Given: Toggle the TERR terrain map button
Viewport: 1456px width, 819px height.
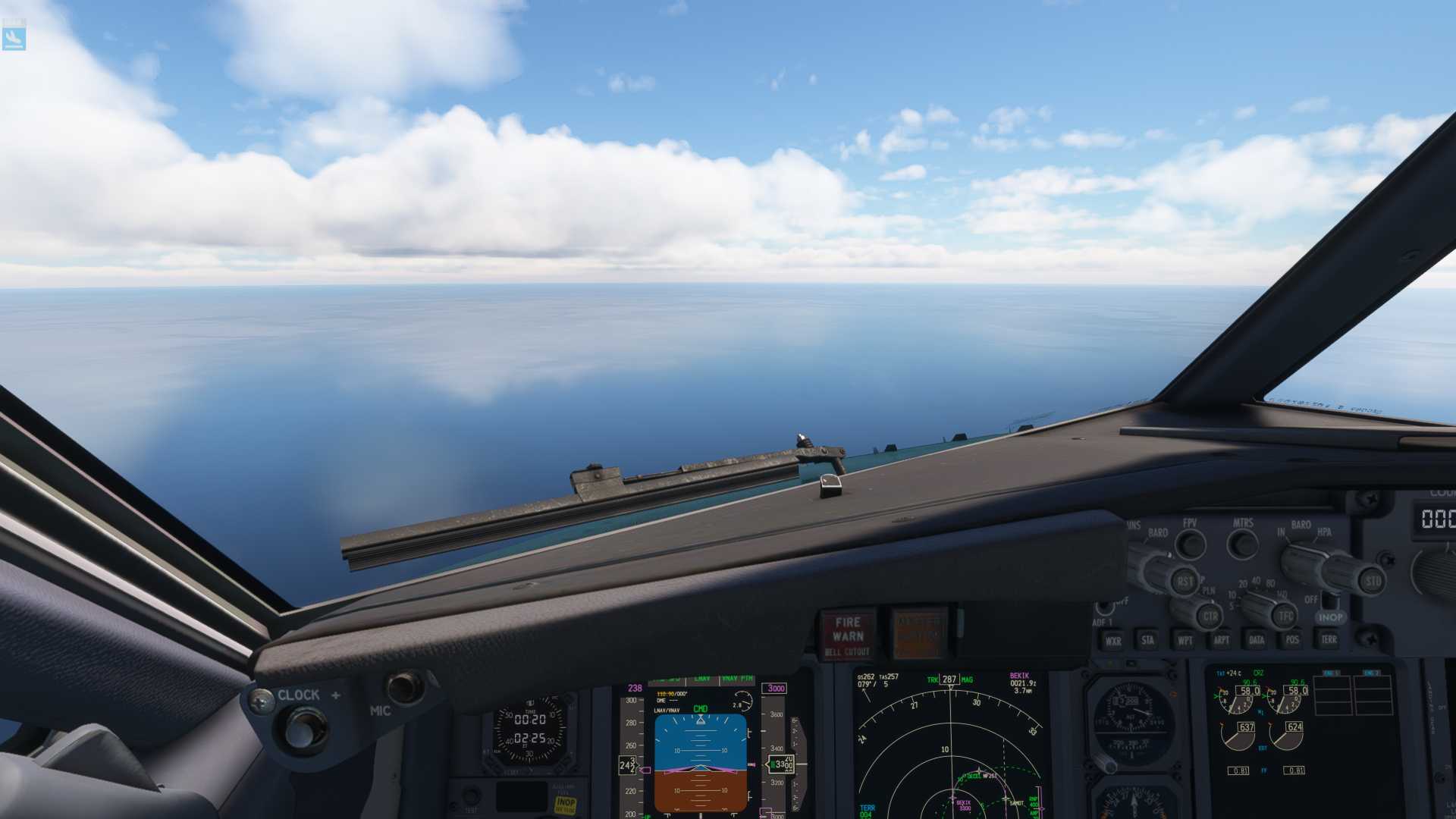Looking at the screenshot, I should click(x=1329, y=640).
